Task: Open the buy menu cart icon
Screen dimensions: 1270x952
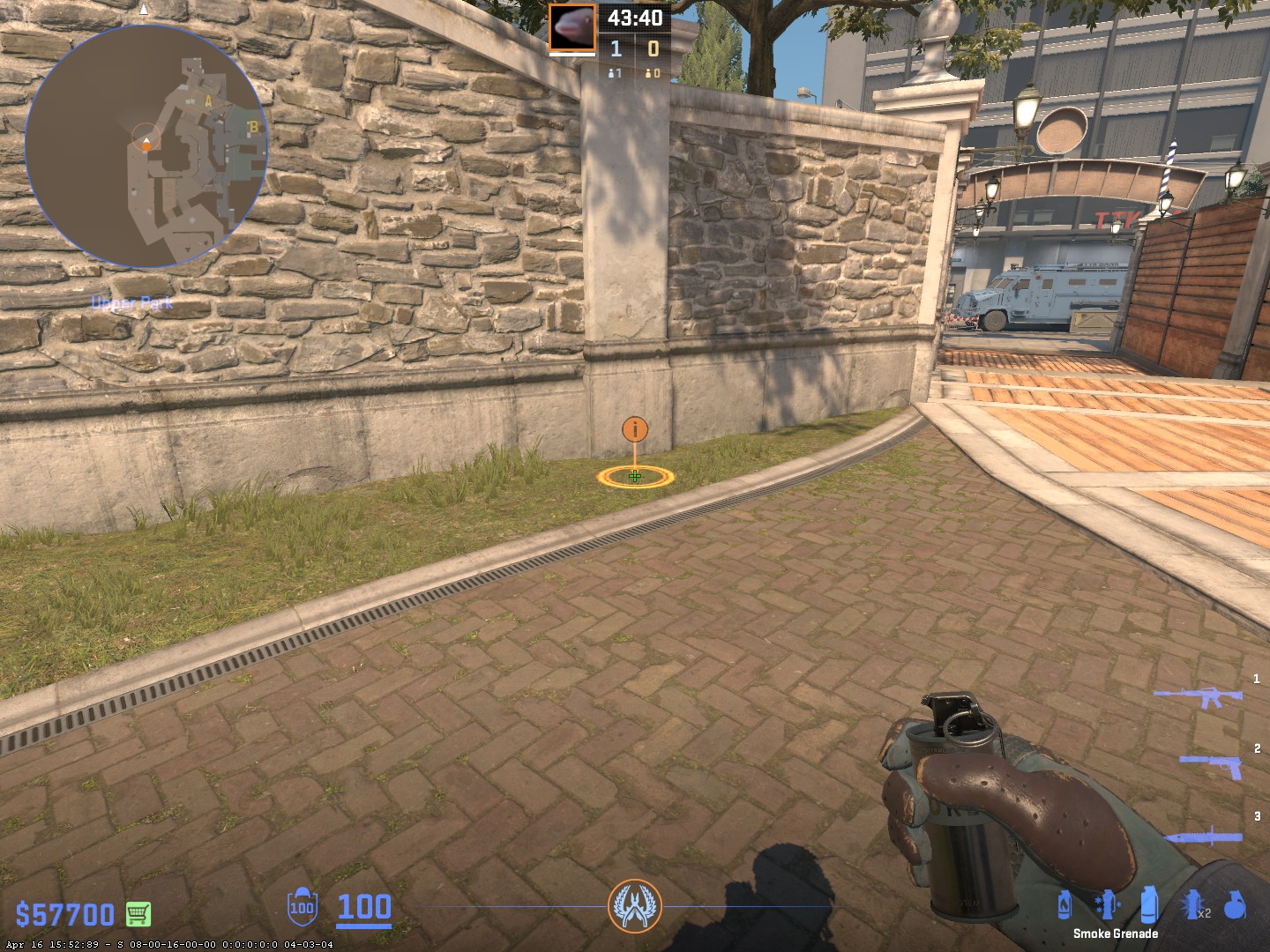Action: (138, 914)
